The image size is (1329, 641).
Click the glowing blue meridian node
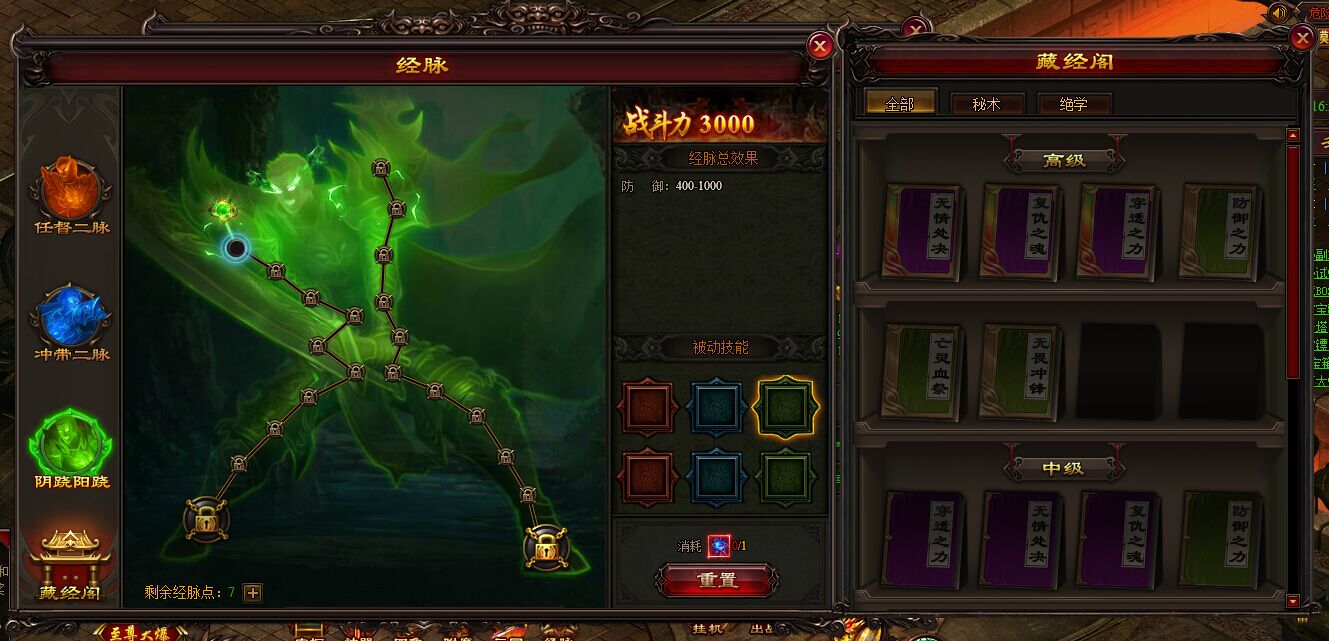[x=236, y=248]
